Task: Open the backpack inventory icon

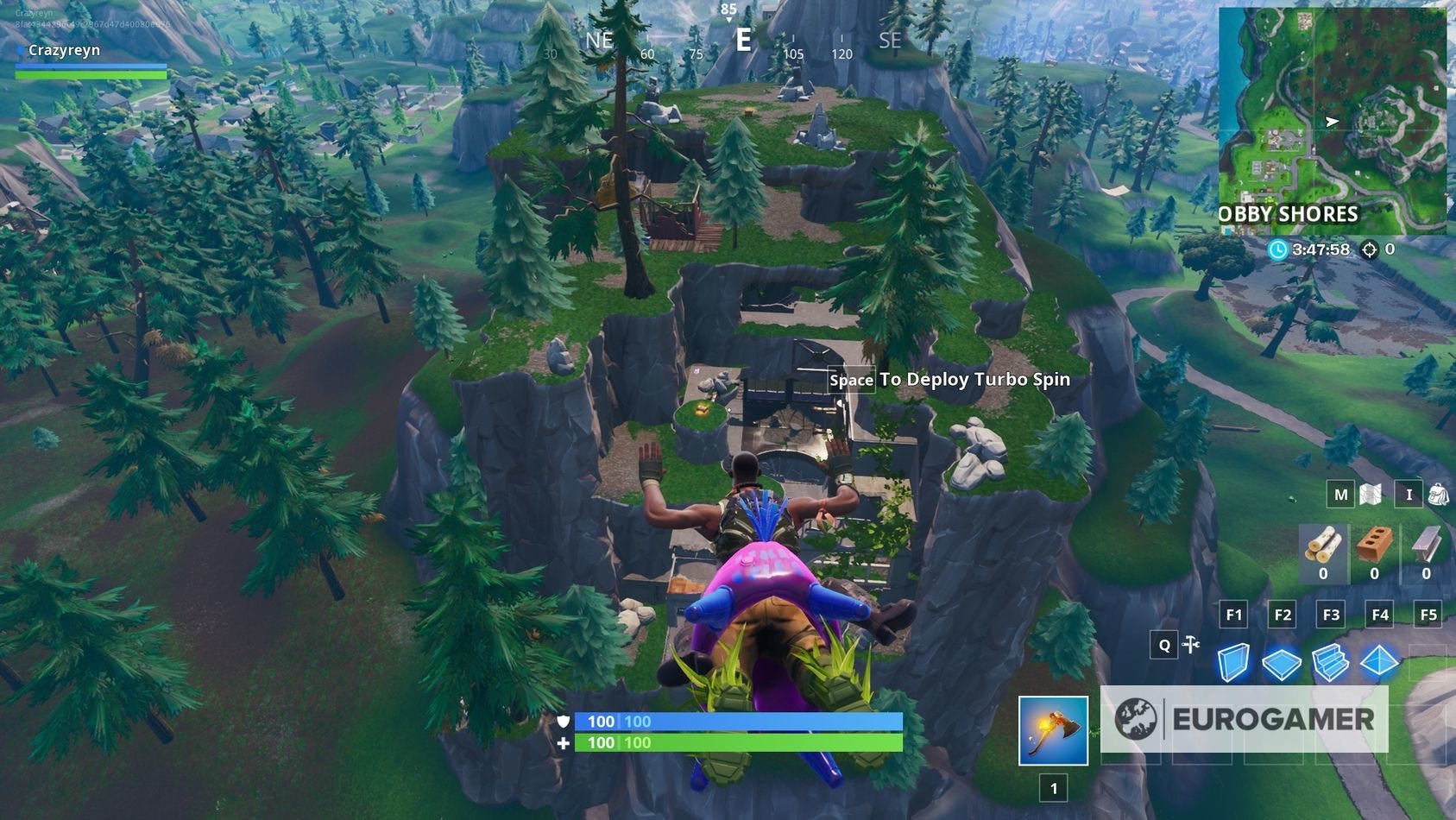Action: tap(1435, 495)
